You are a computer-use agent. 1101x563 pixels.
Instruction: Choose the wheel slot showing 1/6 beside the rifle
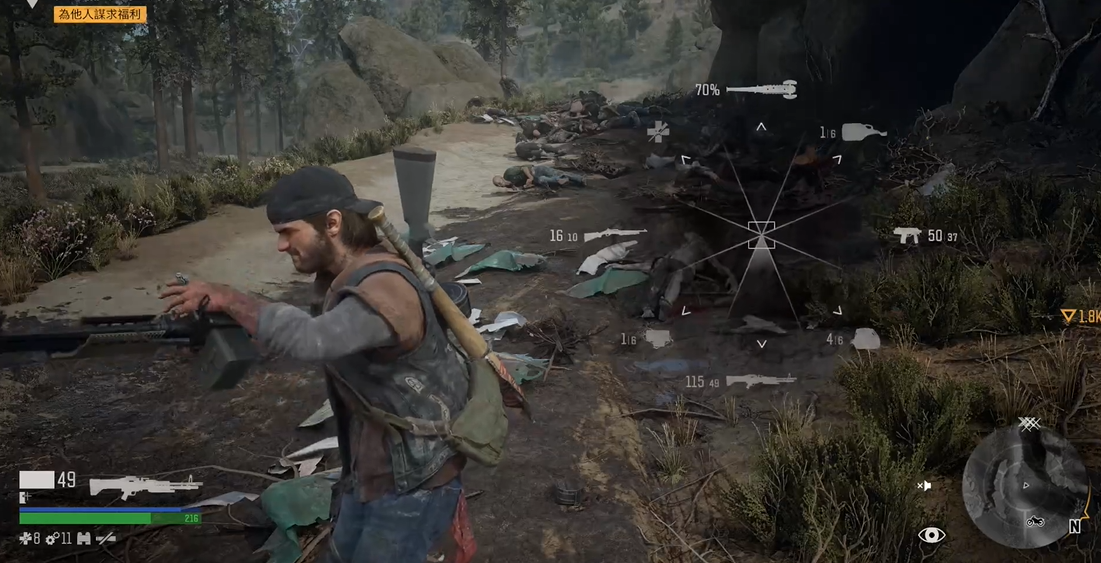[657, 339]
